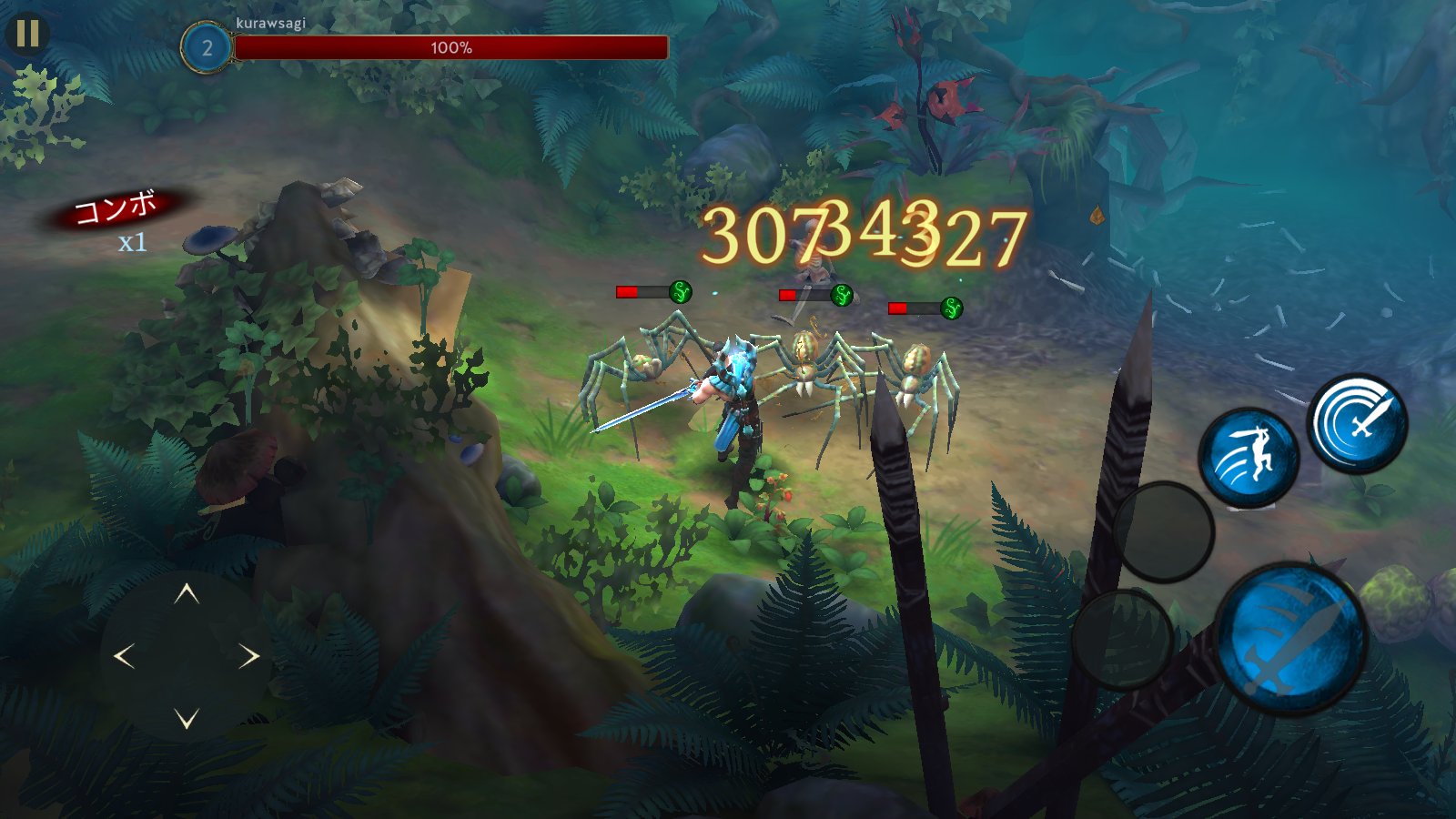Tap the left arrow on movement pad
Viewport: 1456px width, 819px height.
(x=125, y=656)
